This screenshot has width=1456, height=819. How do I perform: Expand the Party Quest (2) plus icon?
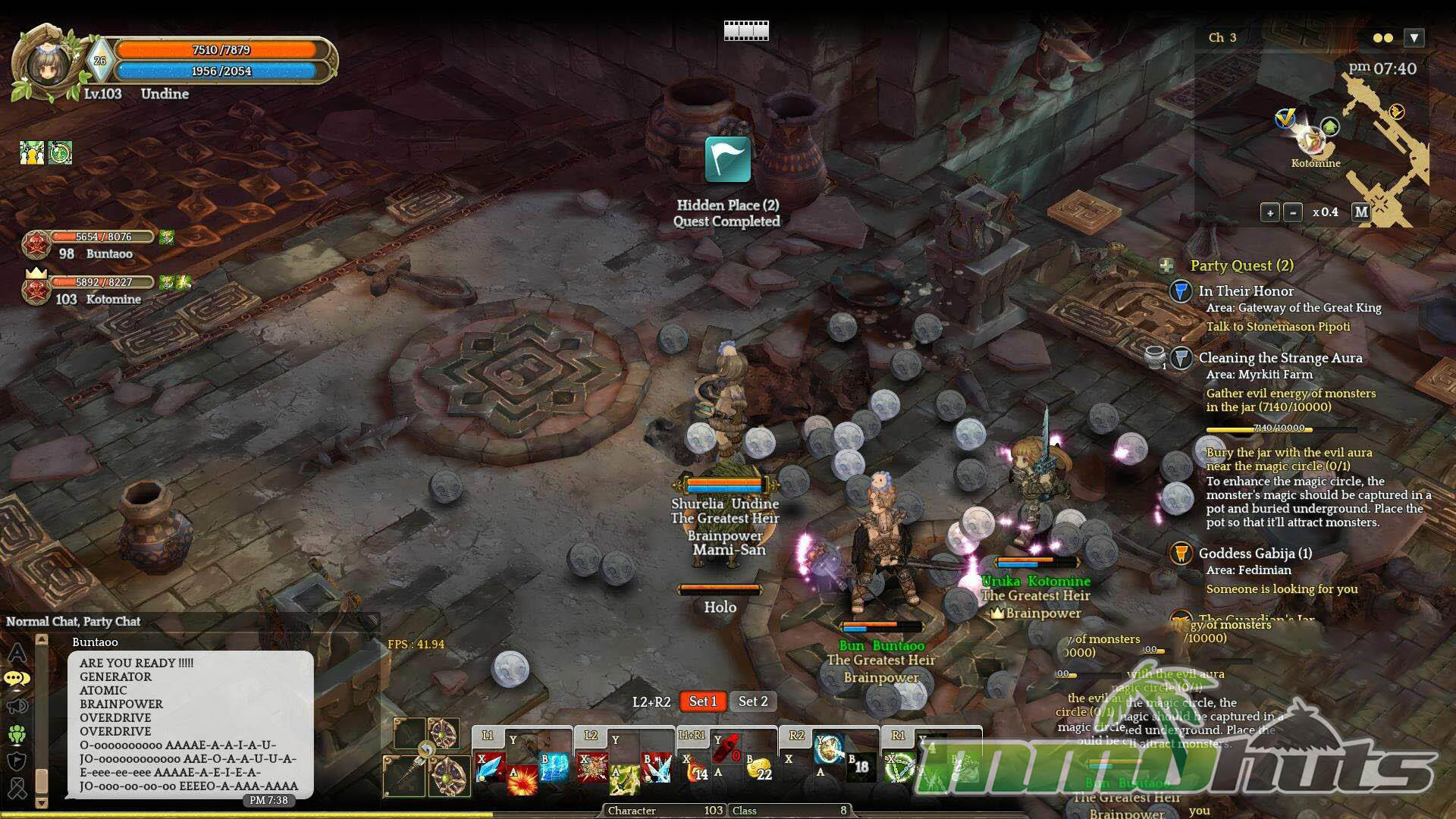1166,265
